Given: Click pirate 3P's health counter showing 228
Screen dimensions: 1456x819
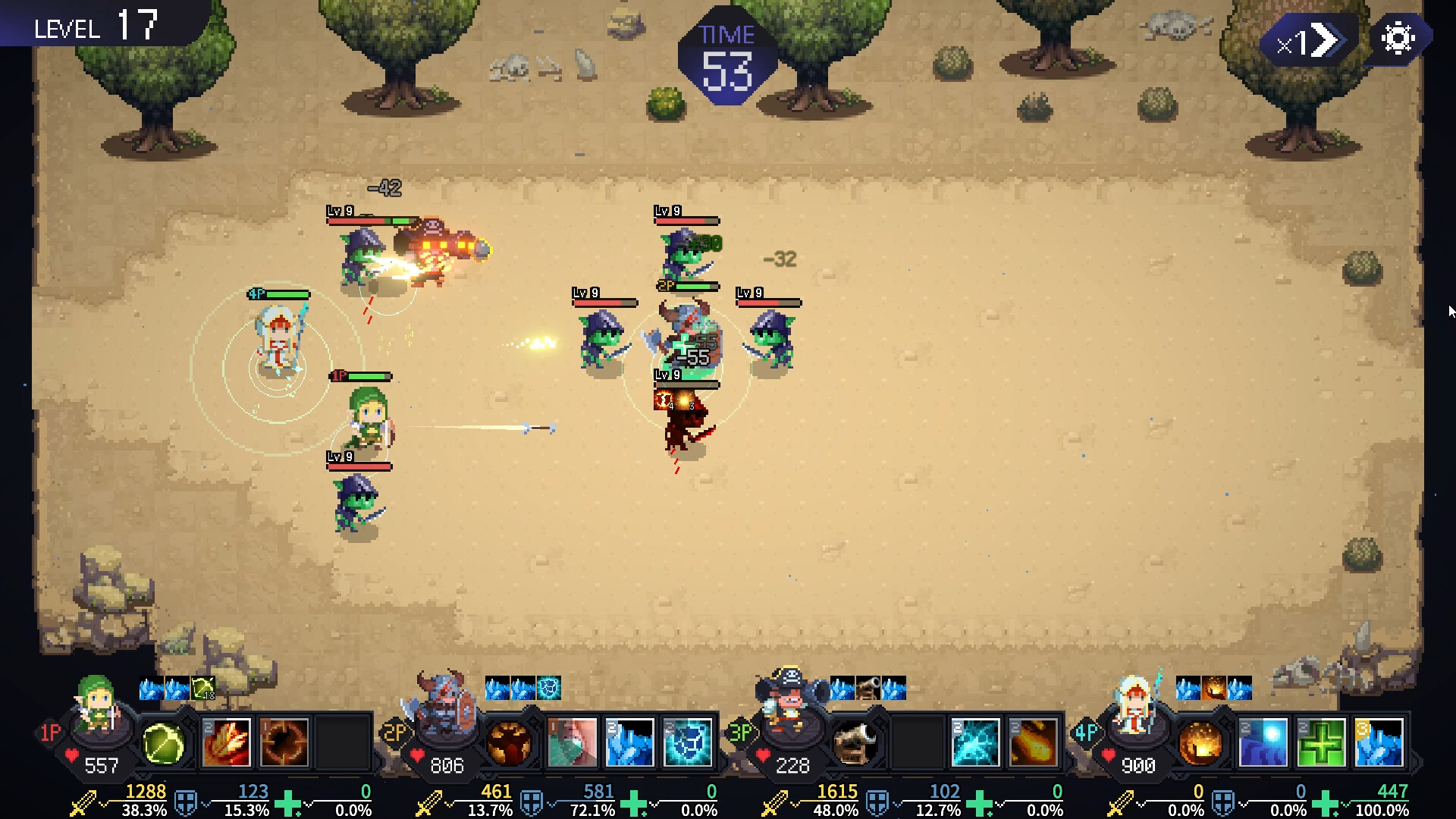Looking at the screenshot, I should coord(792,764).
